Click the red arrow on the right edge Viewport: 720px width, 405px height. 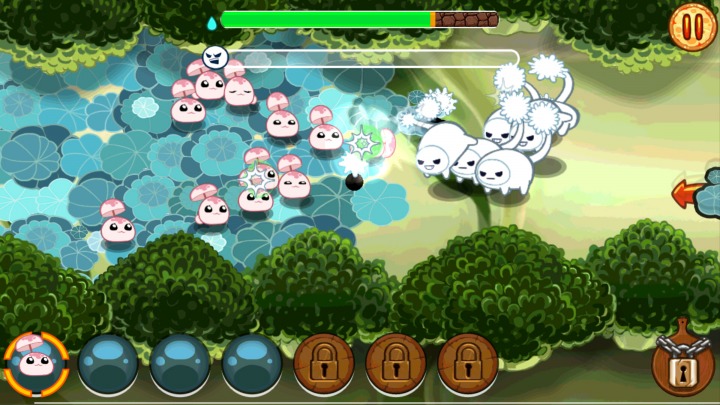tap(689, 193)
